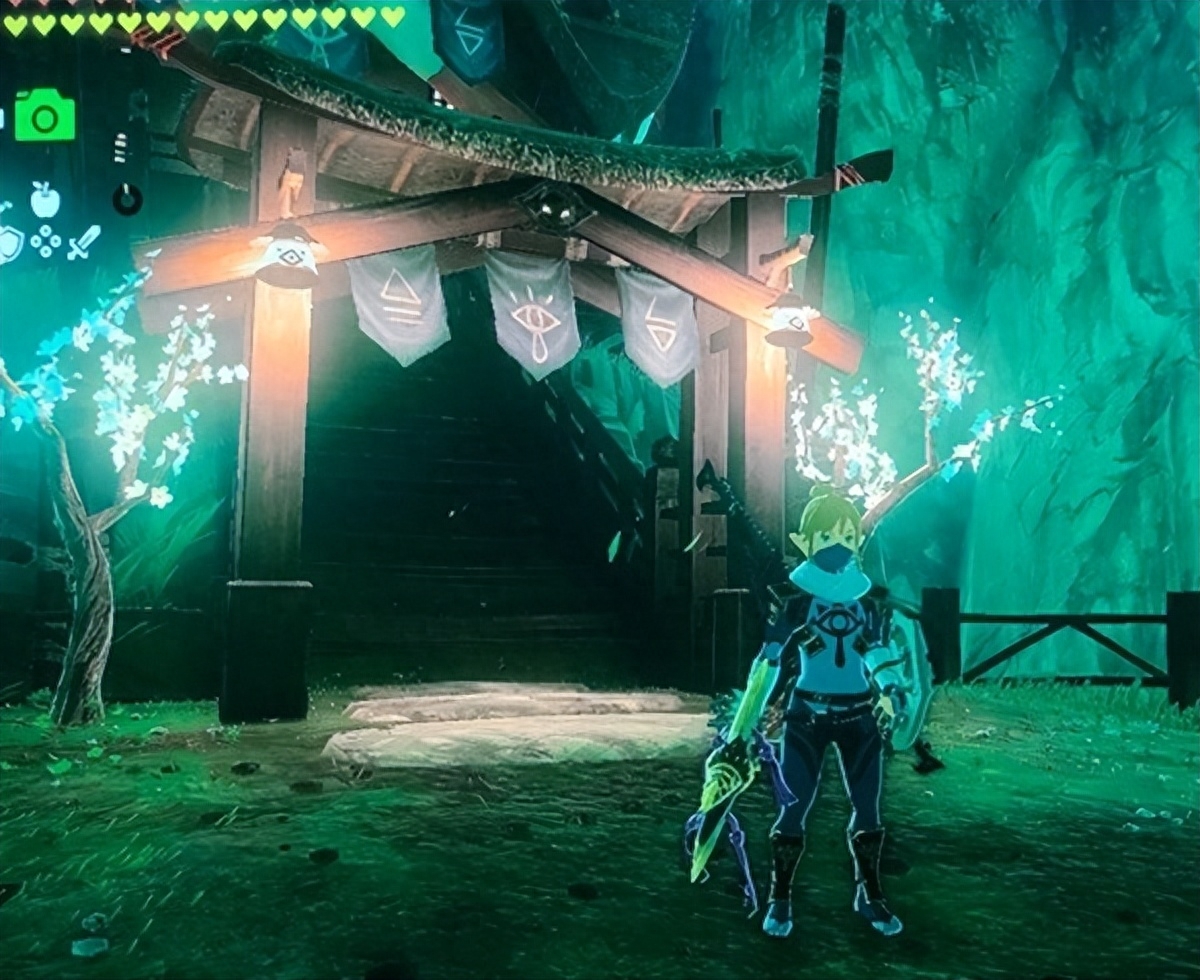Select the apple item shortcut icon
The width and height of the screenshot is (1200, 980).
(45, 200)
